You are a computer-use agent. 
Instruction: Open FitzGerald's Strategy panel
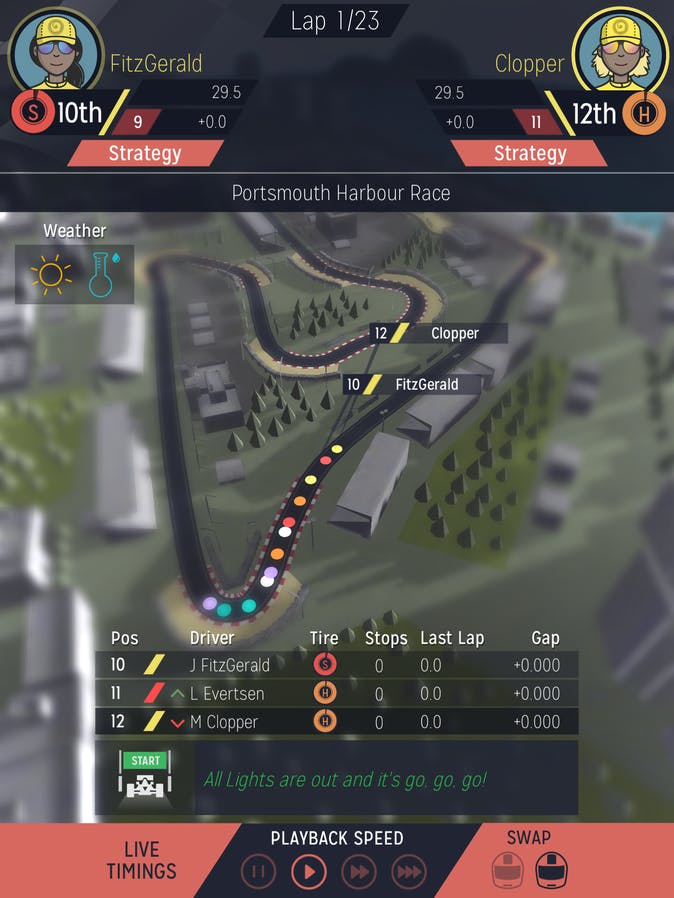[145, 153]
